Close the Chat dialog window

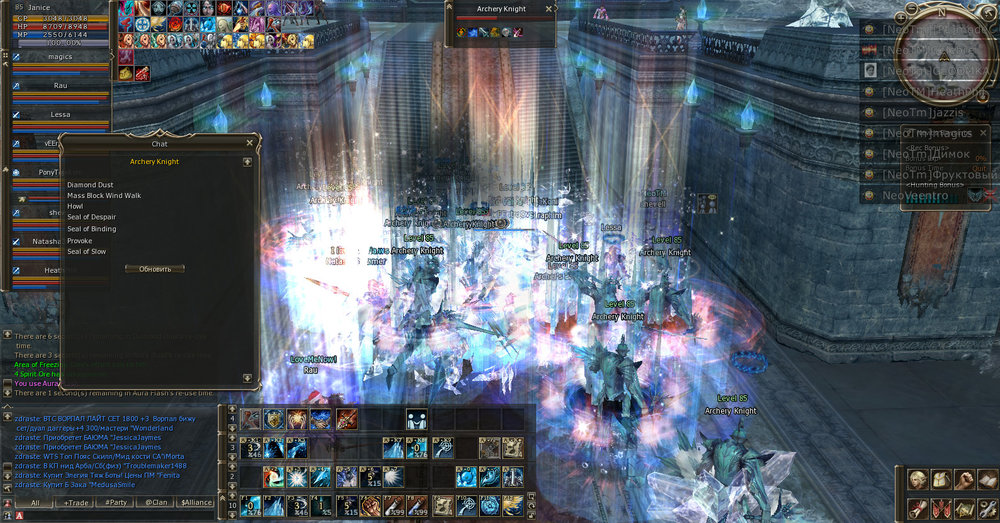point(249,143)
